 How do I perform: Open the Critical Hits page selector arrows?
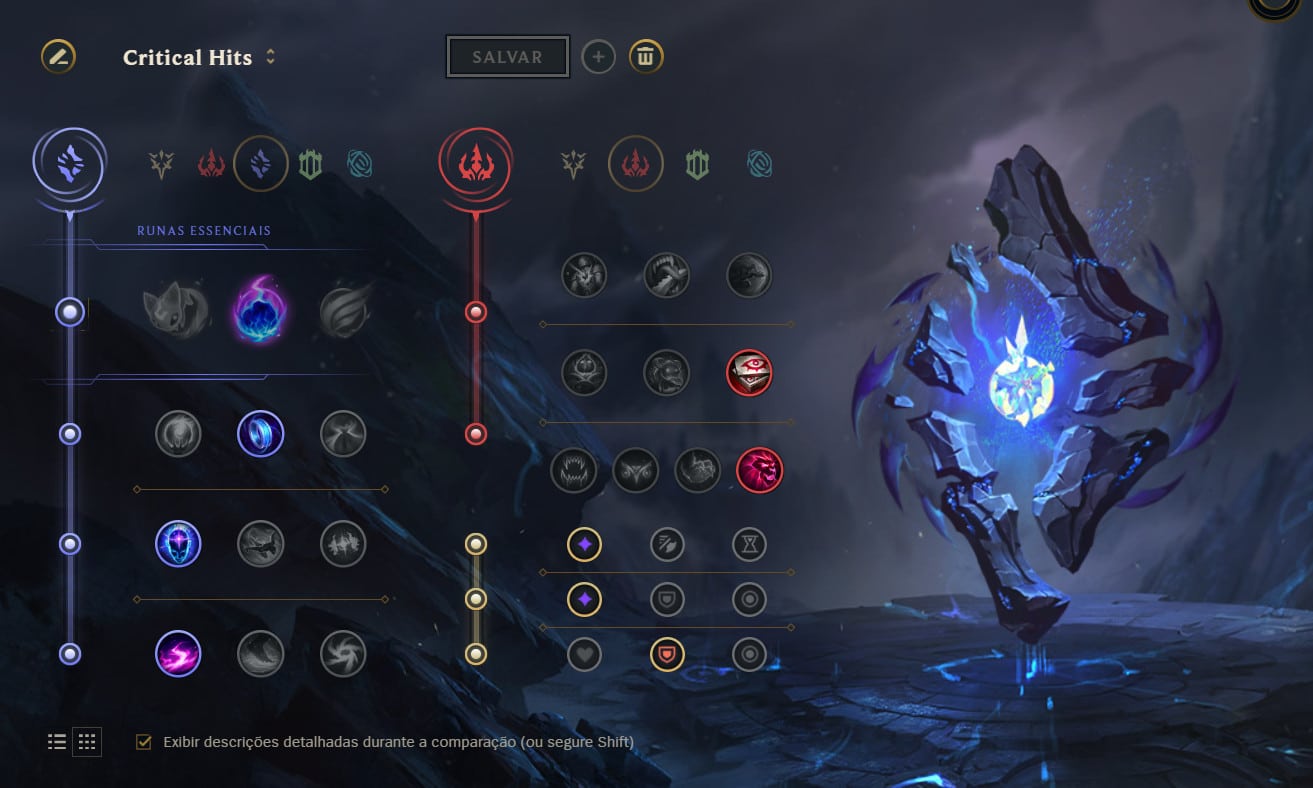(x=273, y=58)
